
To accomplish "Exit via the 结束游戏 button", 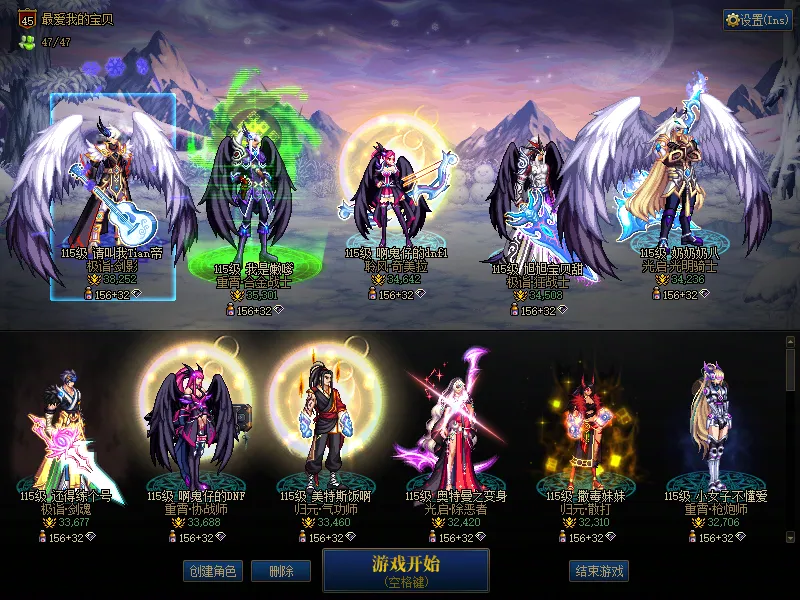I will [599, 571].
